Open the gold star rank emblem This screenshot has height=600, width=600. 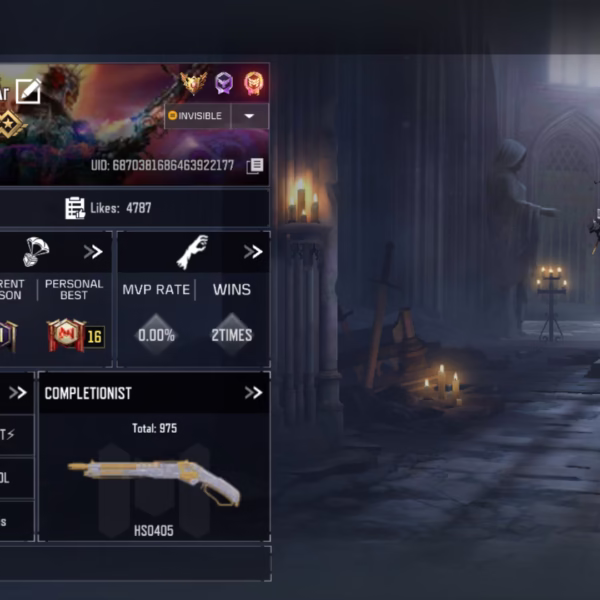coord(12,125)
